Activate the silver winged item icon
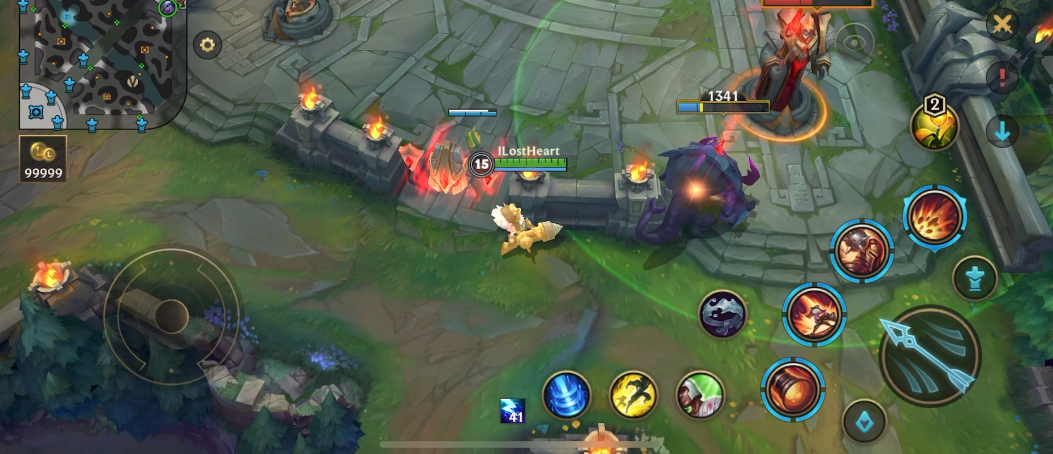The width and height of the screenshot is (1053, 454). 723,314
